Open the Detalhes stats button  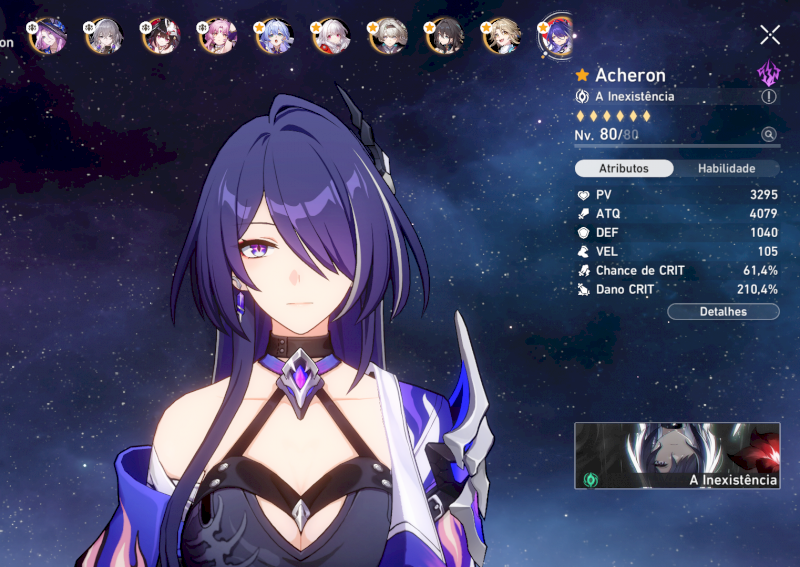pyautogui.click(x=723, y=311)
